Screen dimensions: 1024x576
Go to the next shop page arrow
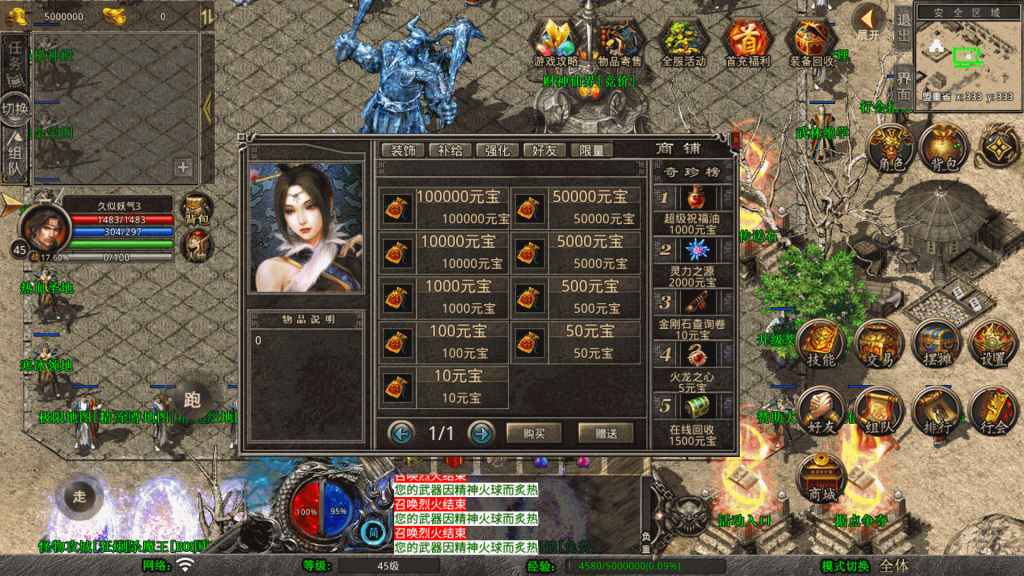481,433
